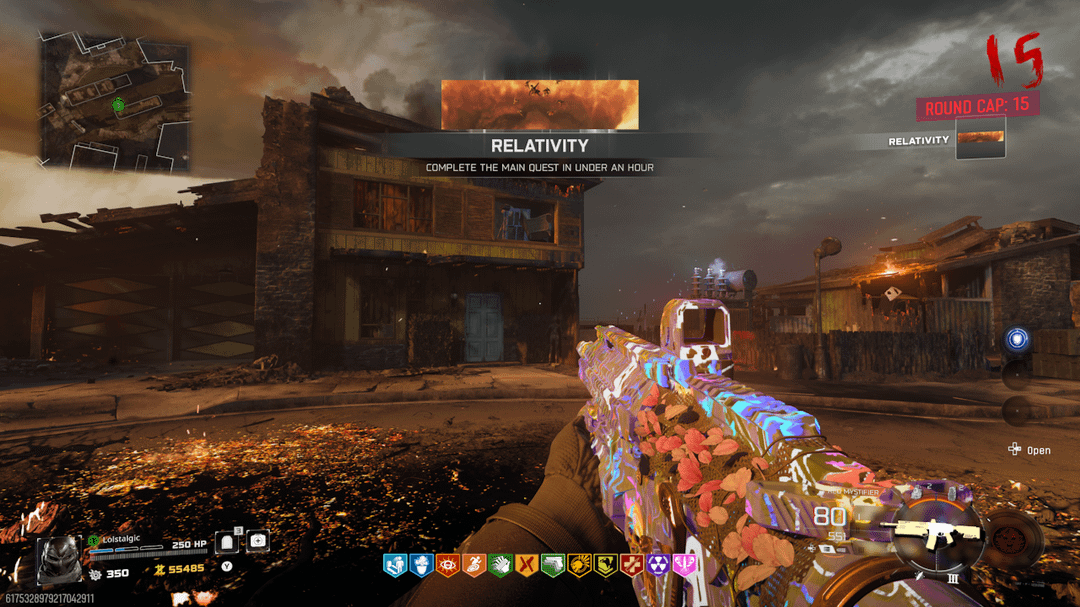
Task: Choose the orange running figure perk
Action: (x=473, y=566)
